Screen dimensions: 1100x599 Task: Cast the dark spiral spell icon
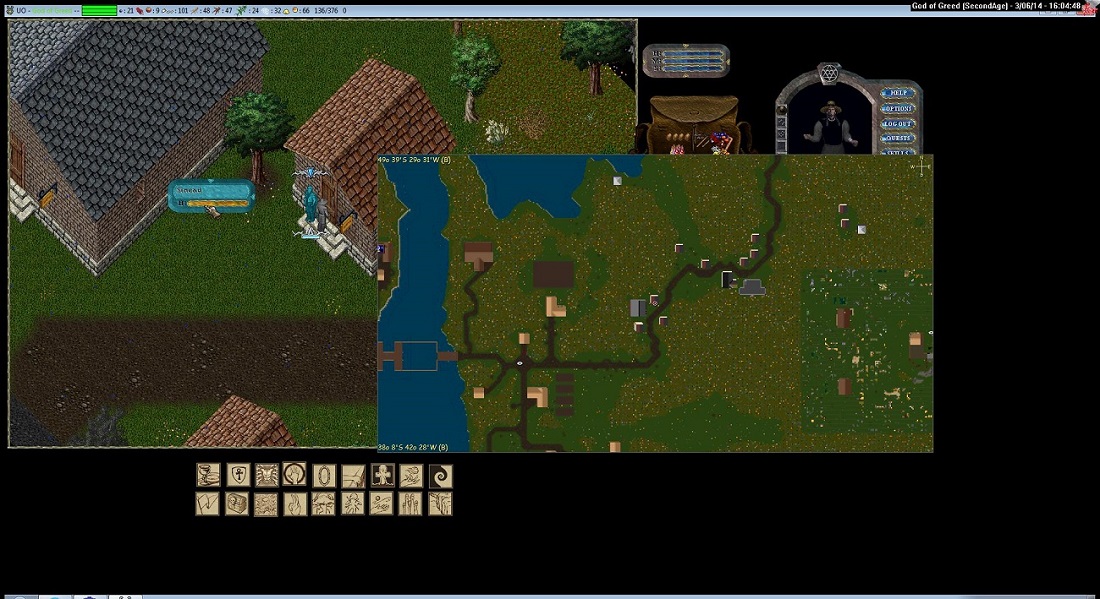pos(440,476)
